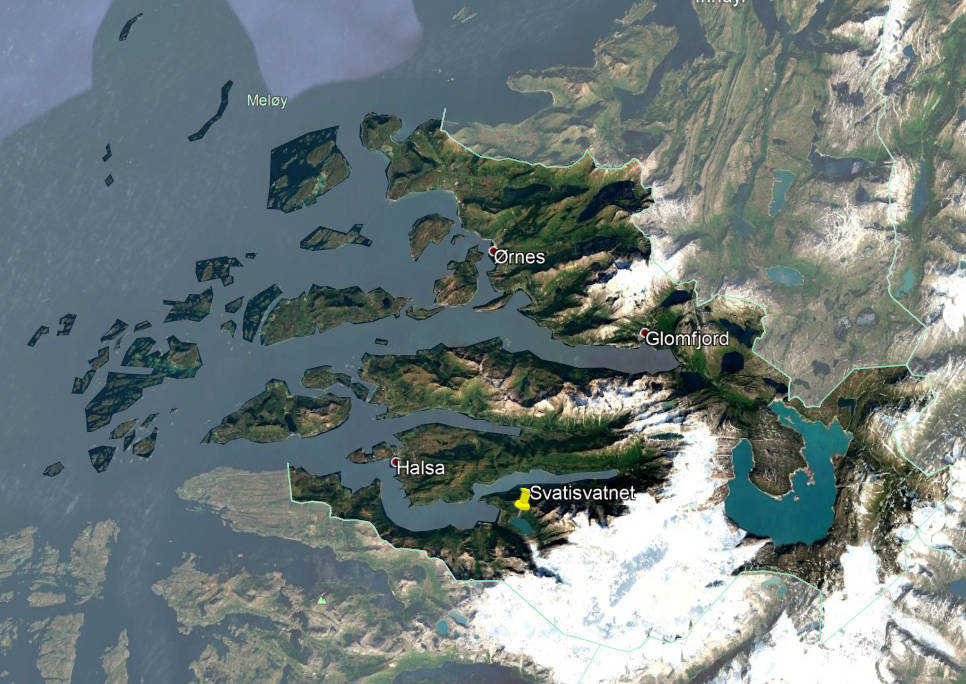Choose the Halsa place marker
Screen dimensions: 966x684
395,462
